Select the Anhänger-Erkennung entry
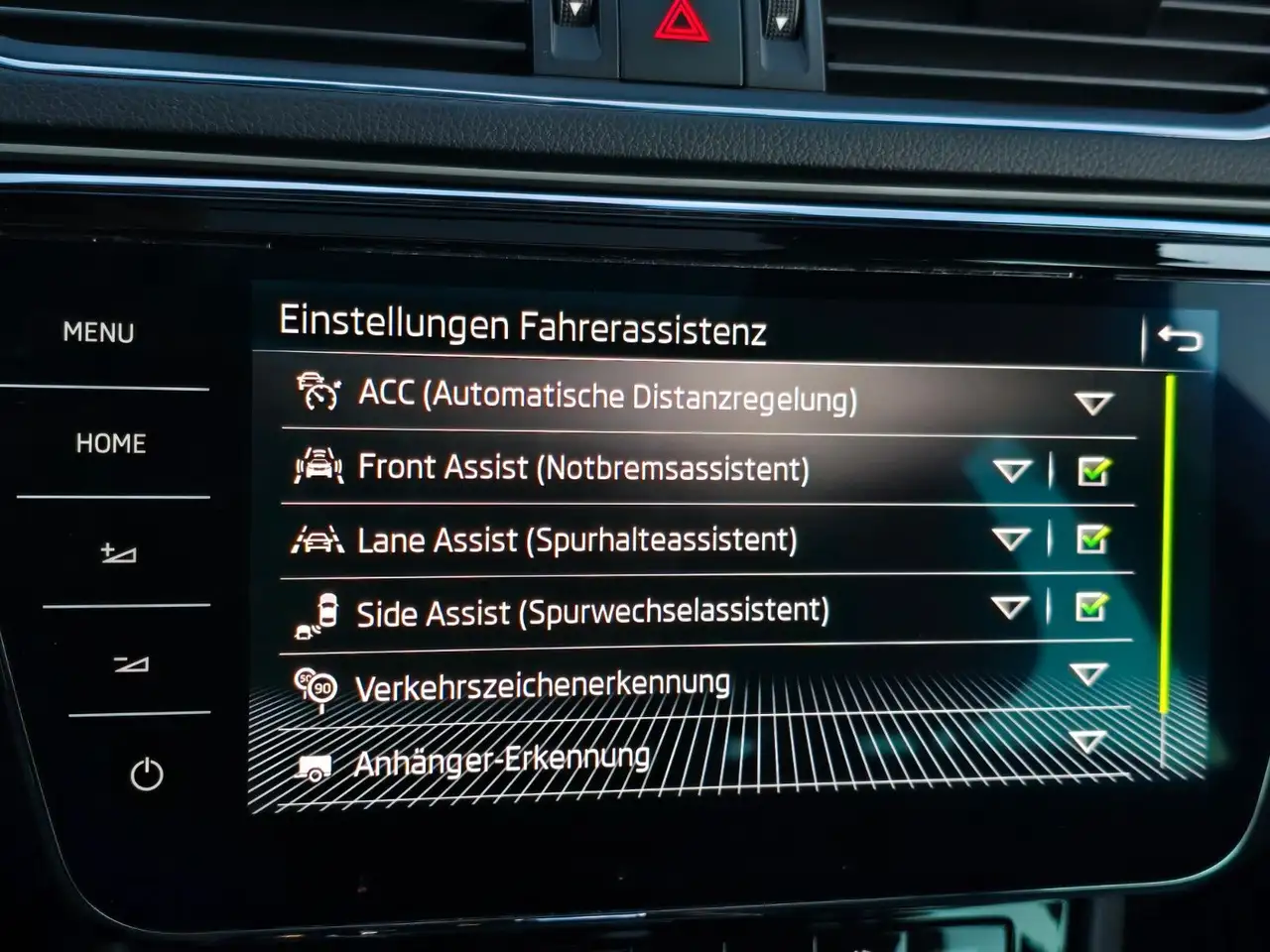The width and height of the screenshot is (1270, 952). coord(502,762)
